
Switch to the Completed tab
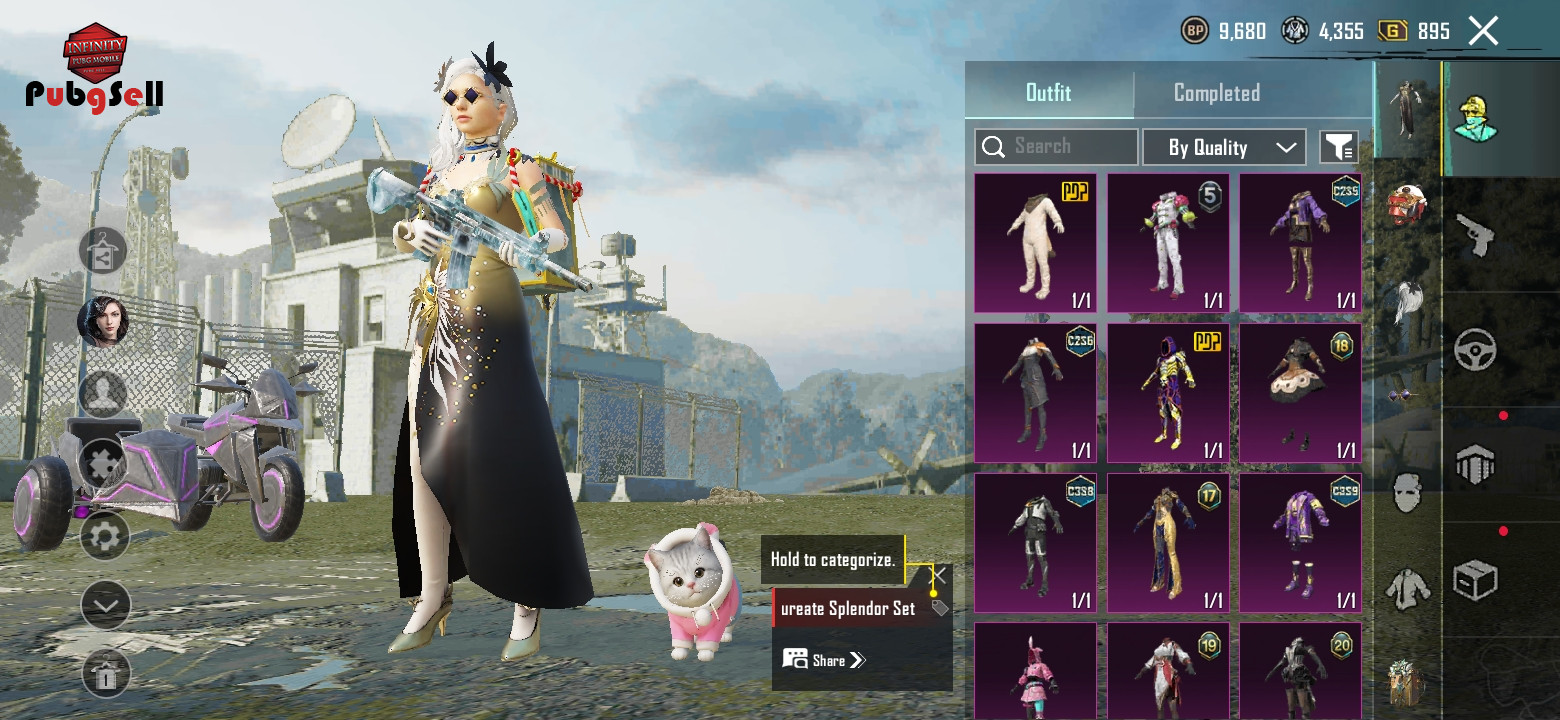pyautogui.click(x=1216, y=93)
